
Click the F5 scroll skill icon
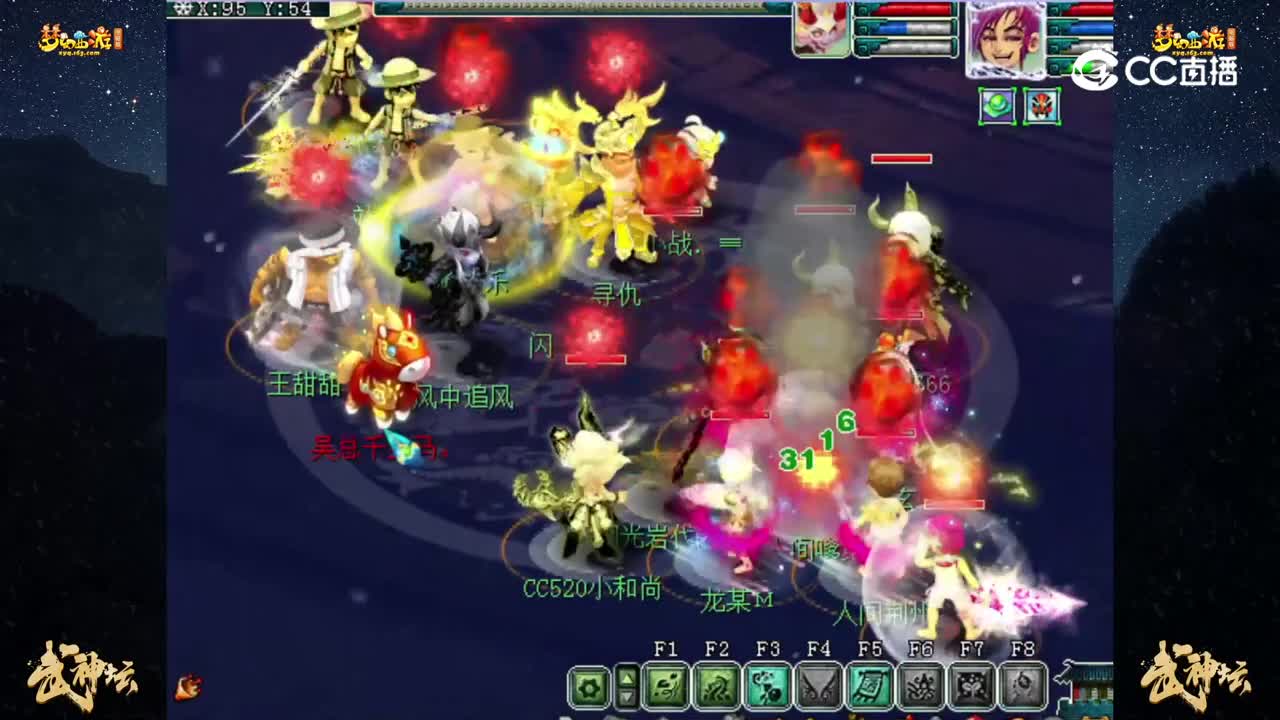[871, 688]
